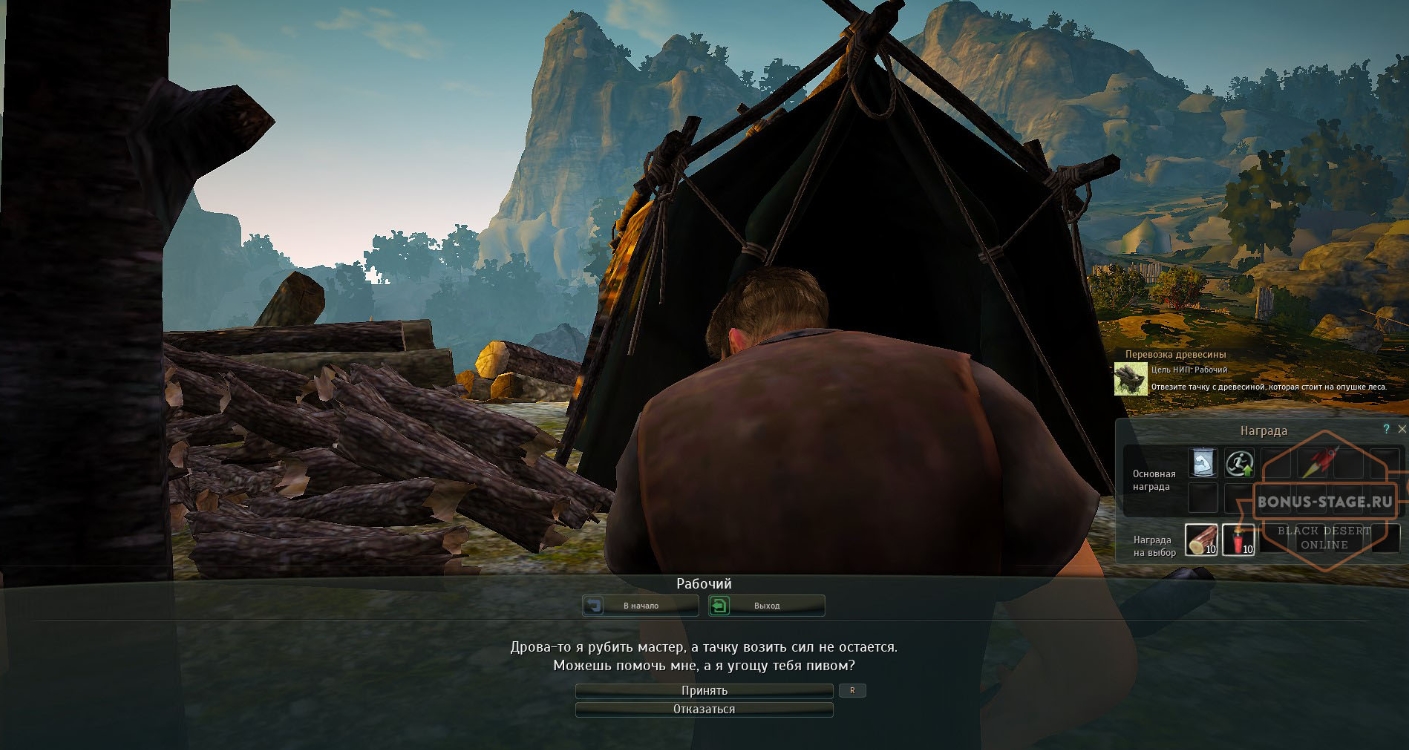Select the strength buff scroll reward icon
This screenshot has width=1409, height=750.
(x=1202, y=463)
